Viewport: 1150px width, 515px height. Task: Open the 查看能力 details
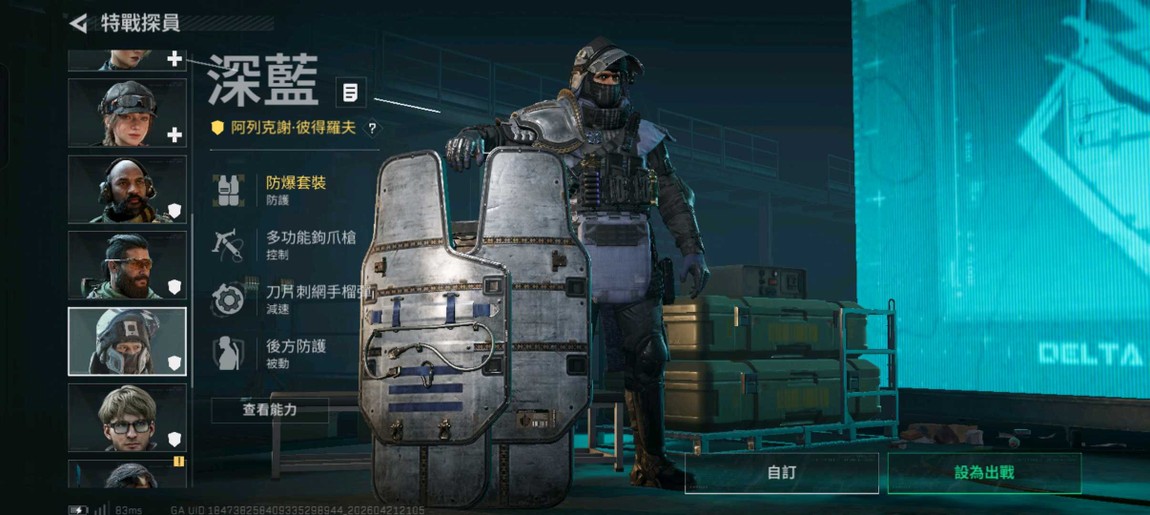[270, 410]
